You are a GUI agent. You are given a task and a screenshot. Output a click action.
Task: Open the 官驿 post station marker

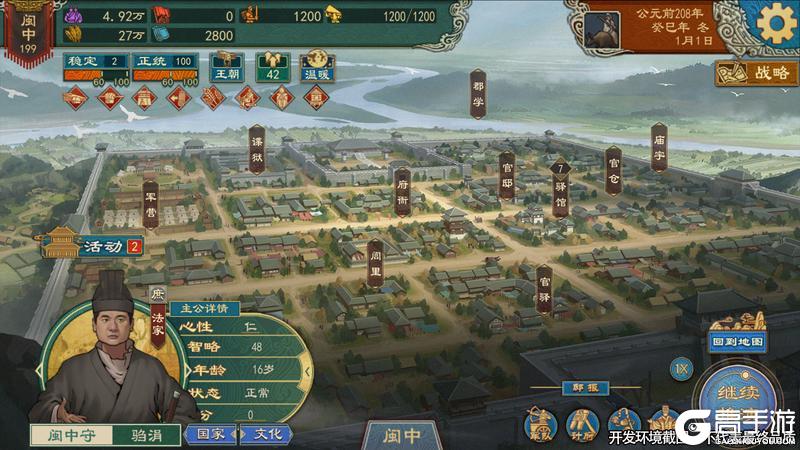click(544, 289)
